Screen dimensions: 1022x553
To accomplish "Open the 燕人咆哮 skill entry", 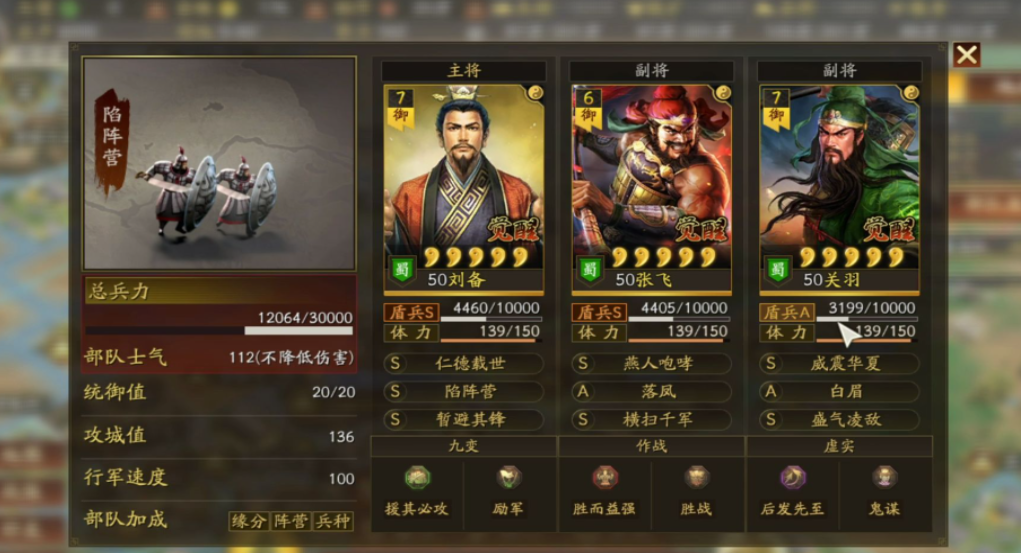I will click(652, 364).
